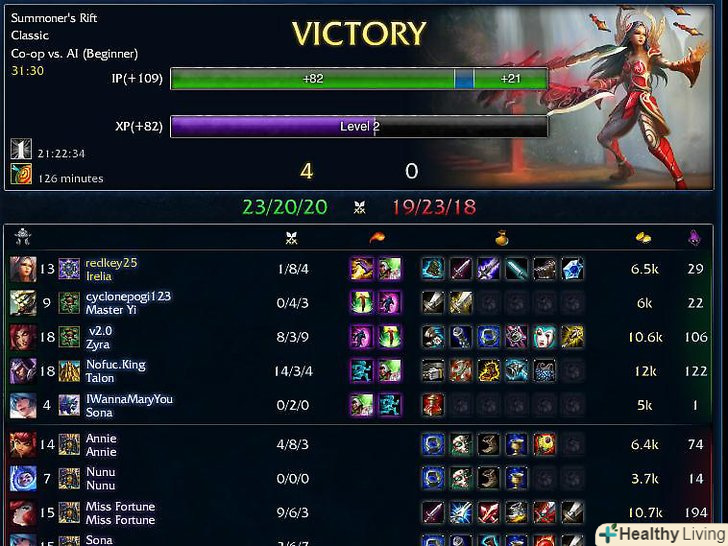
Task: Choose Nofuc.King's Talon player name
Action: 115,365
